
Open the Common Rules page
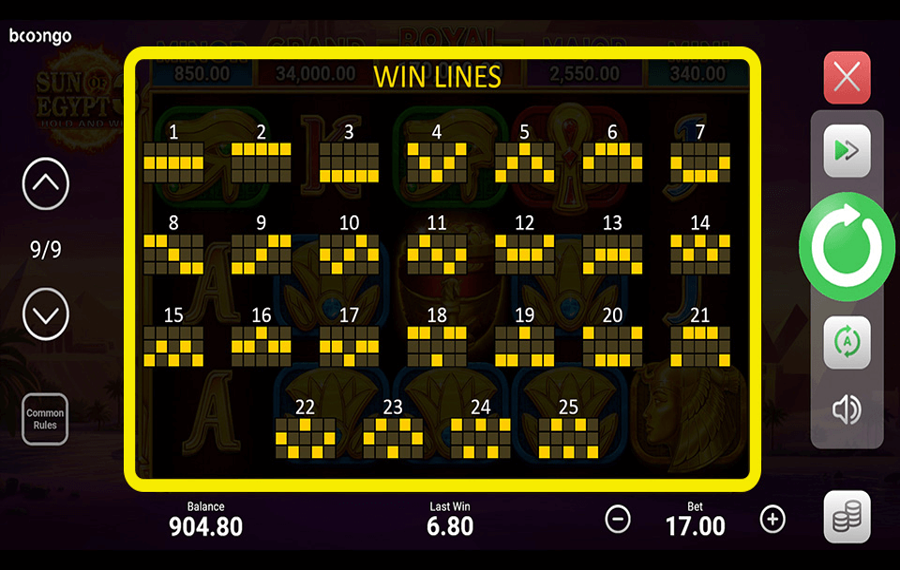pos(45,419)
